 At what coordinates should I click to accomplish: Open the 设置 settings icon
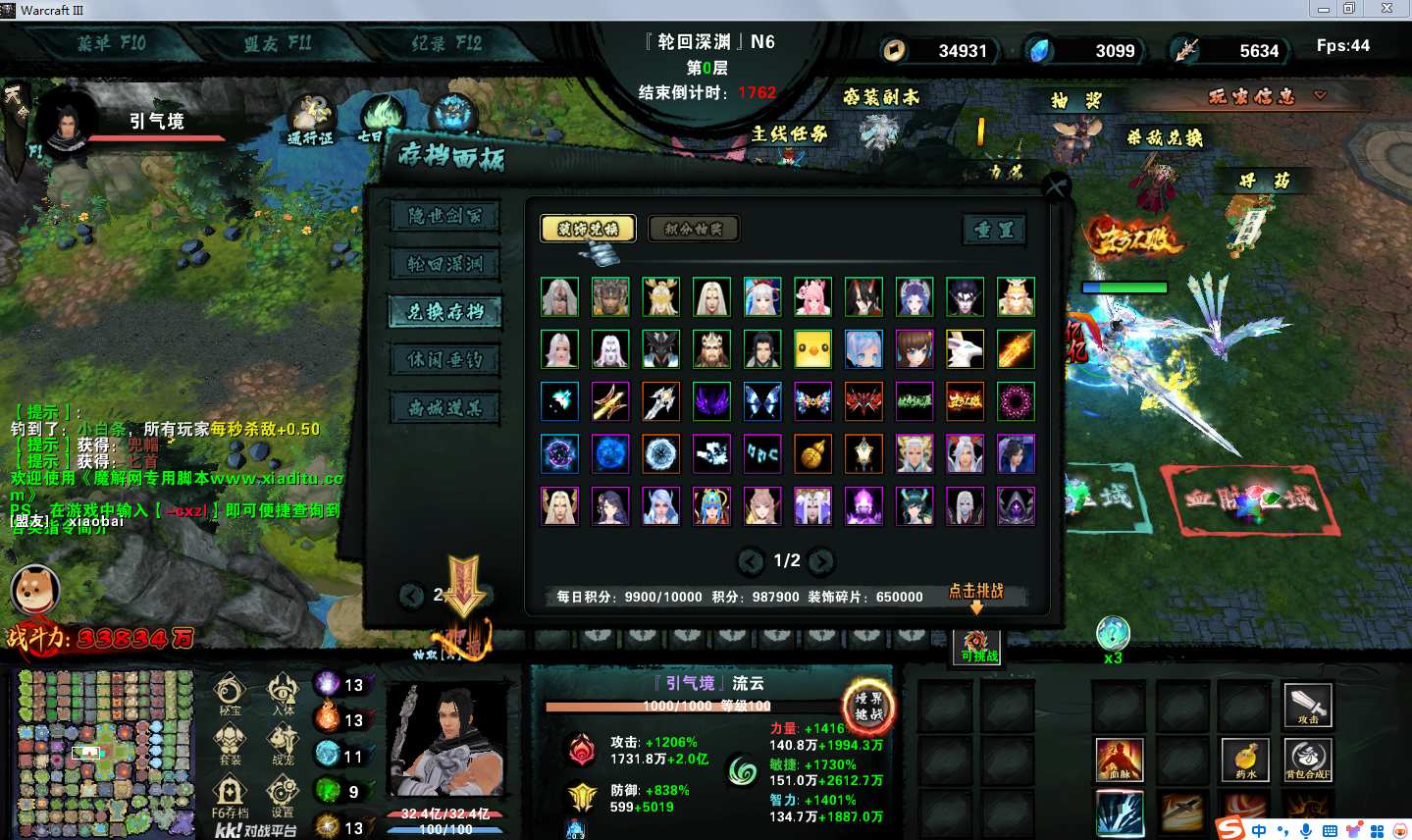pyautogui.click(x=283, y=794)
